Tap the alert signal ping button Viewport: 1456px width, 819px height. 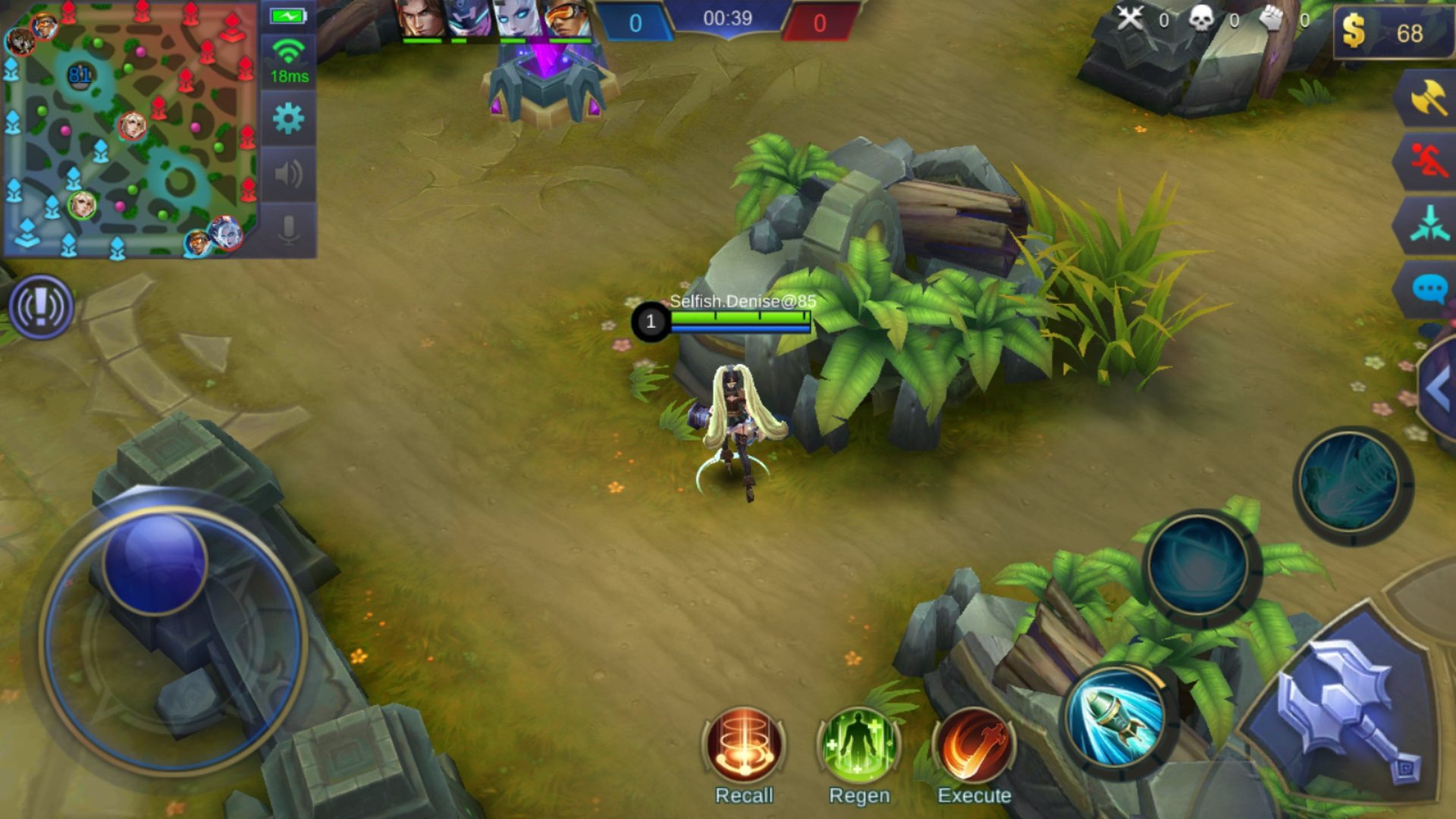(x=41, y=307)
